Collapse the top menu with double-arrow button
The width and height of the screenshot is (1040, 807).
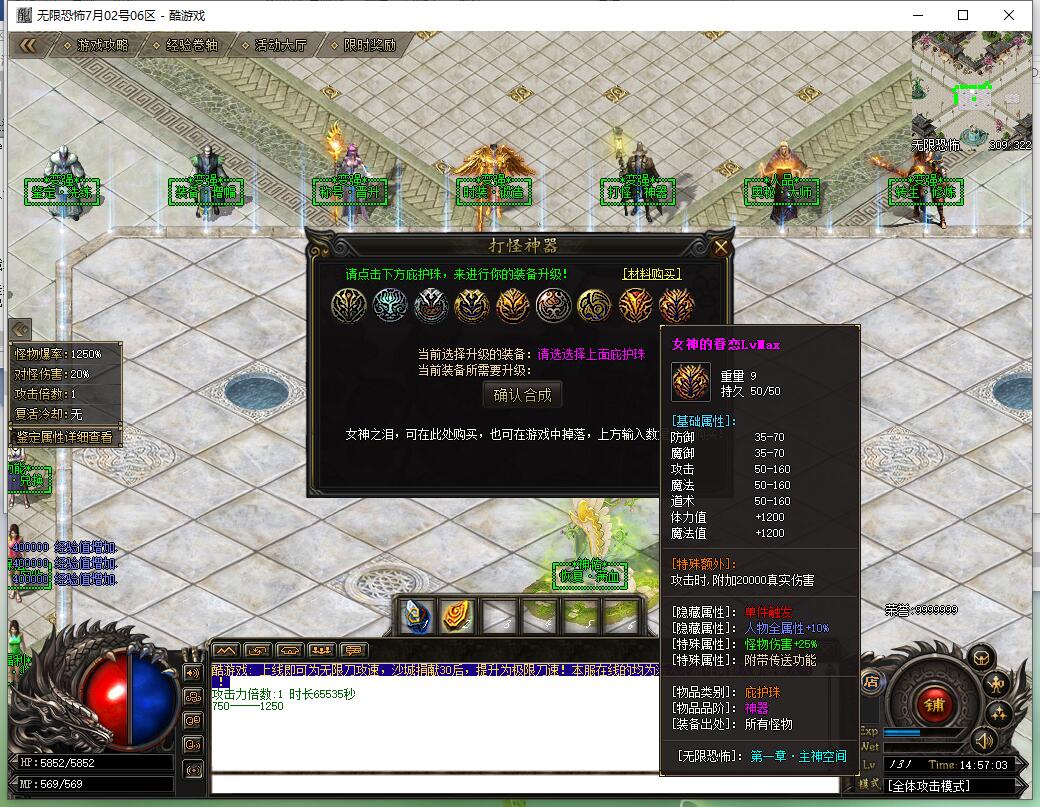click(x=28, y=45)
